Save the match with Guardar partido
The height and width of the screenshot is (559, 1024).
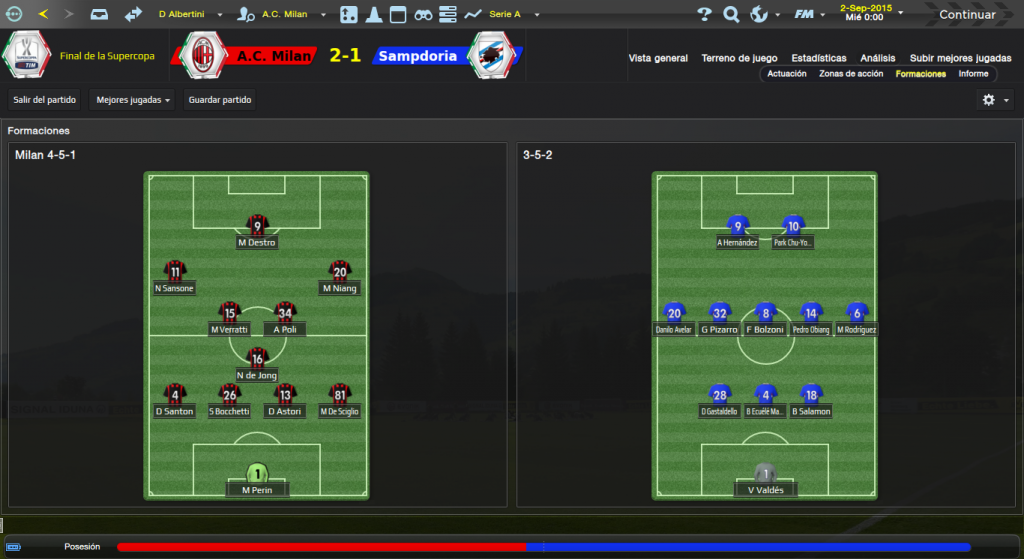coord(221,100)
